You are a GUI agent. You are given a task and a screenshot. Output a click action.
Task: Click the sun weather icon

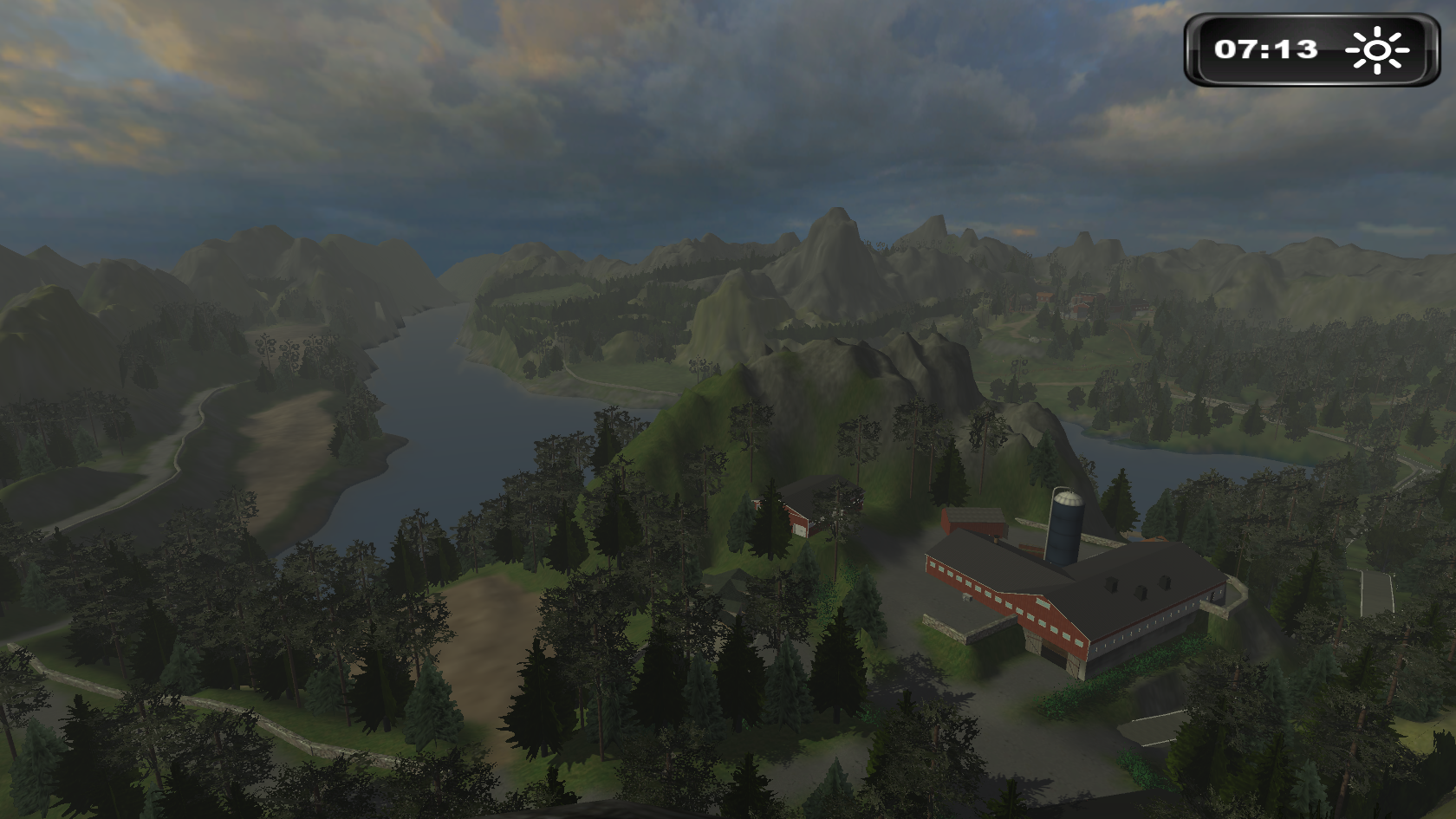click(1377, 49)
